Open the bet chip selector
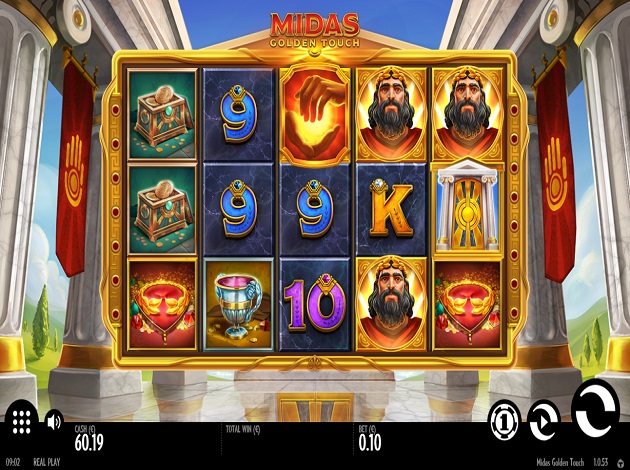Screen dimensions: 630x470 [505, 420]
